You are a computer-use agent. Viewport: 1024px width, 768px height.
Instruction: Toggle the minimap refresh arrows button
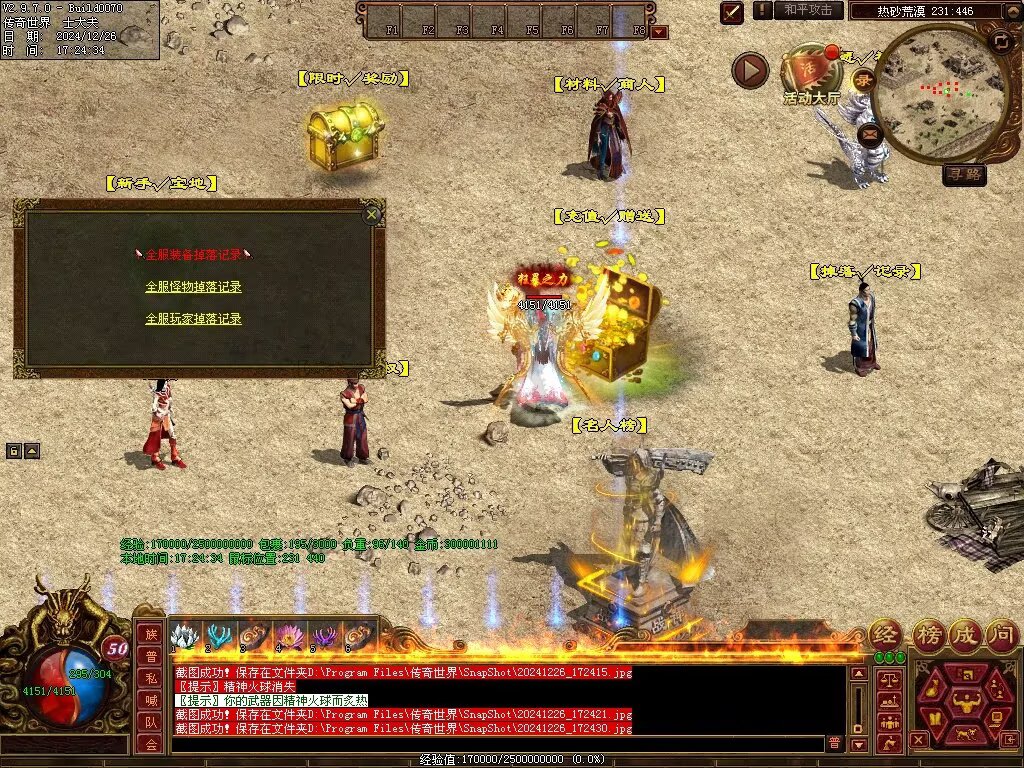pos(1001,41)
